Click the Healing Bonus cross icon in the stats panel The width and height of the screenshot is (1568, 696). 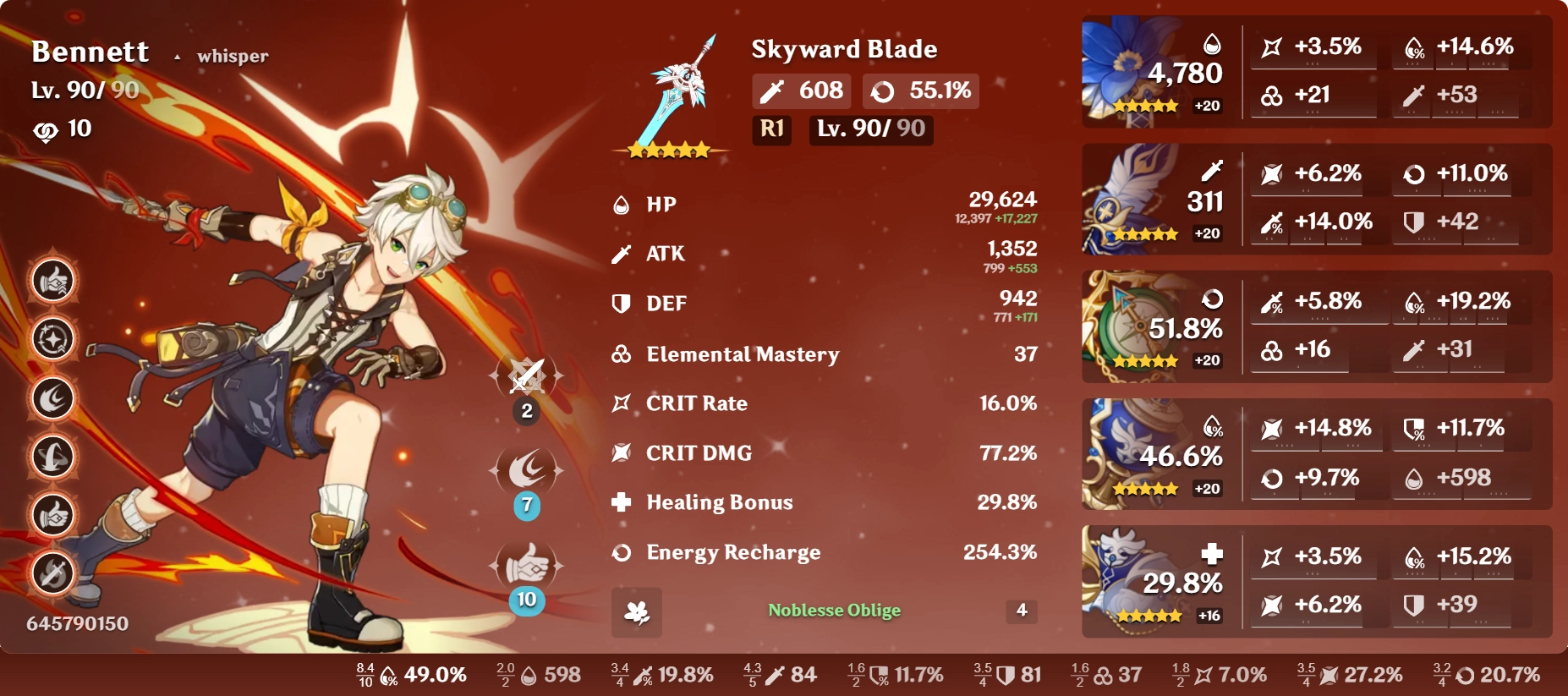tap(620, 502)
